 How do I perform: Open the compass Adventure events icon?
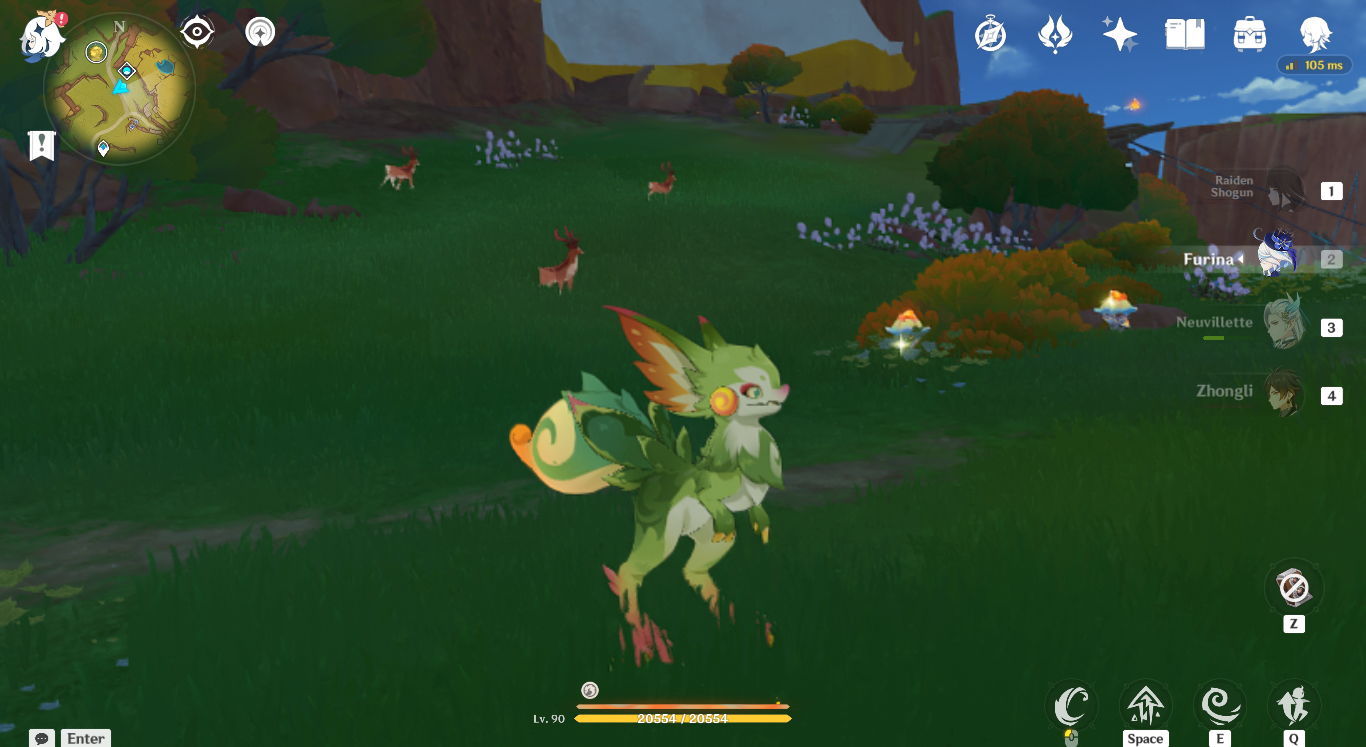point(990,35)
